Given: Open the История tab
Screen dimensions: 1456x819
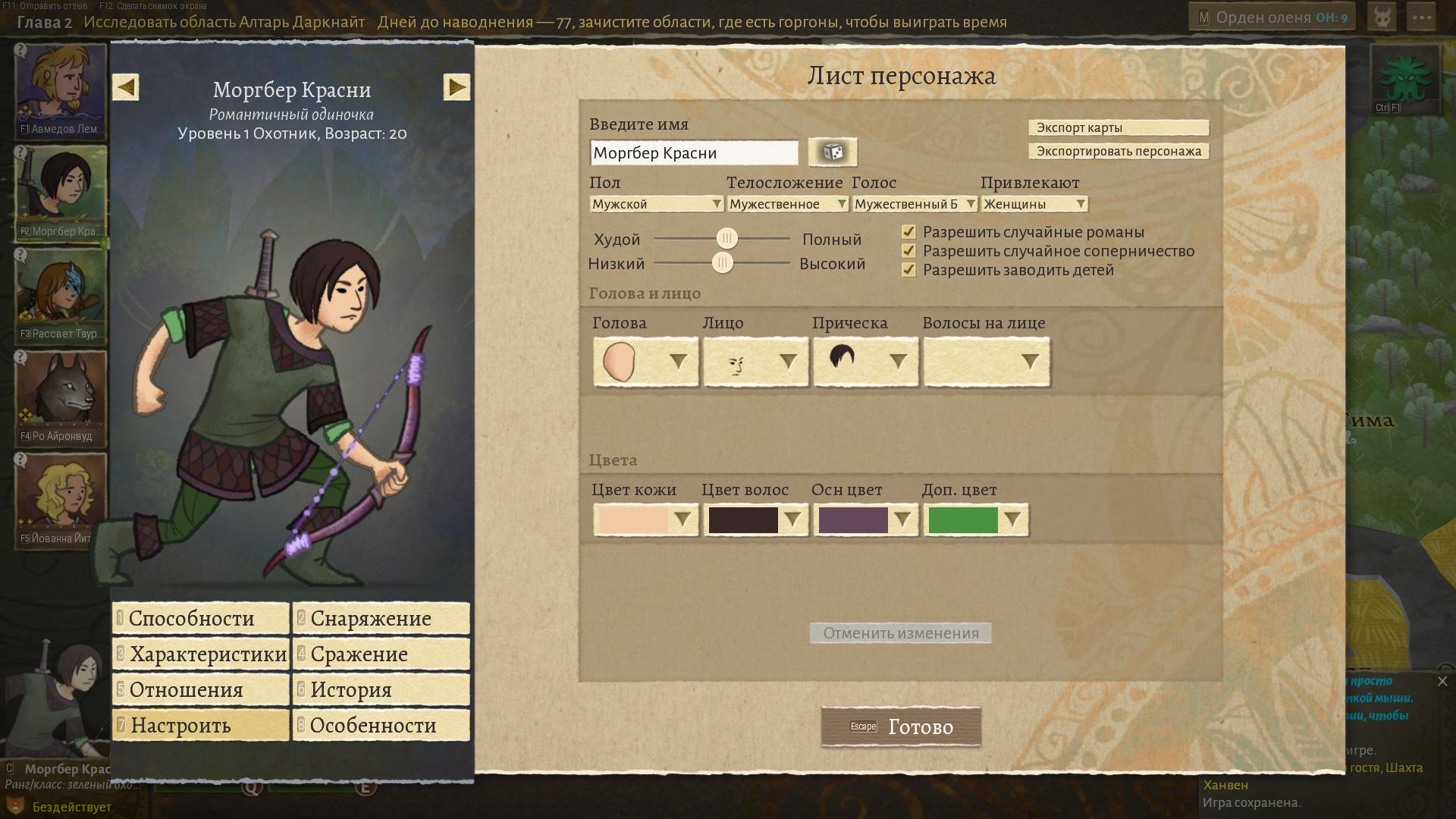Looking at the screenshot, I should 381,689.
